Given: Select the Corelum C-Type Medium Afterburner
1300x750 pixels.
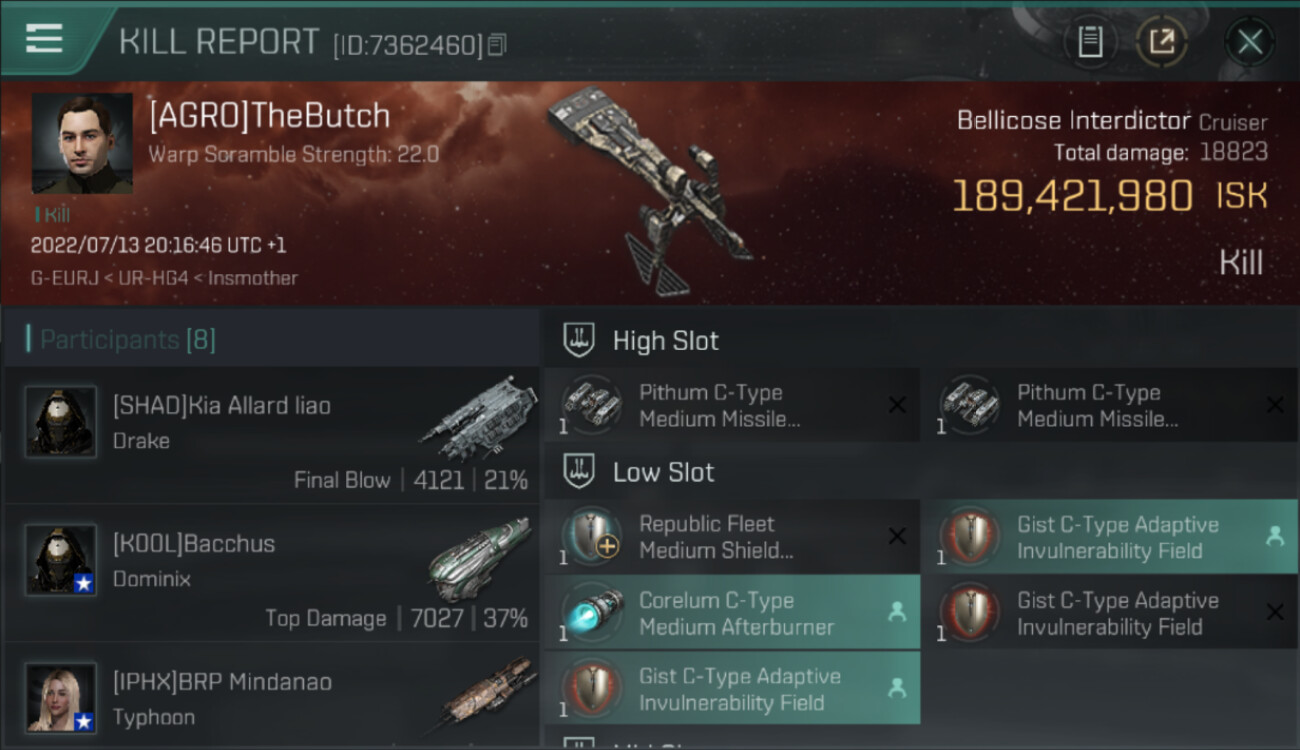Looking at the screenshot, I should 731,613.
